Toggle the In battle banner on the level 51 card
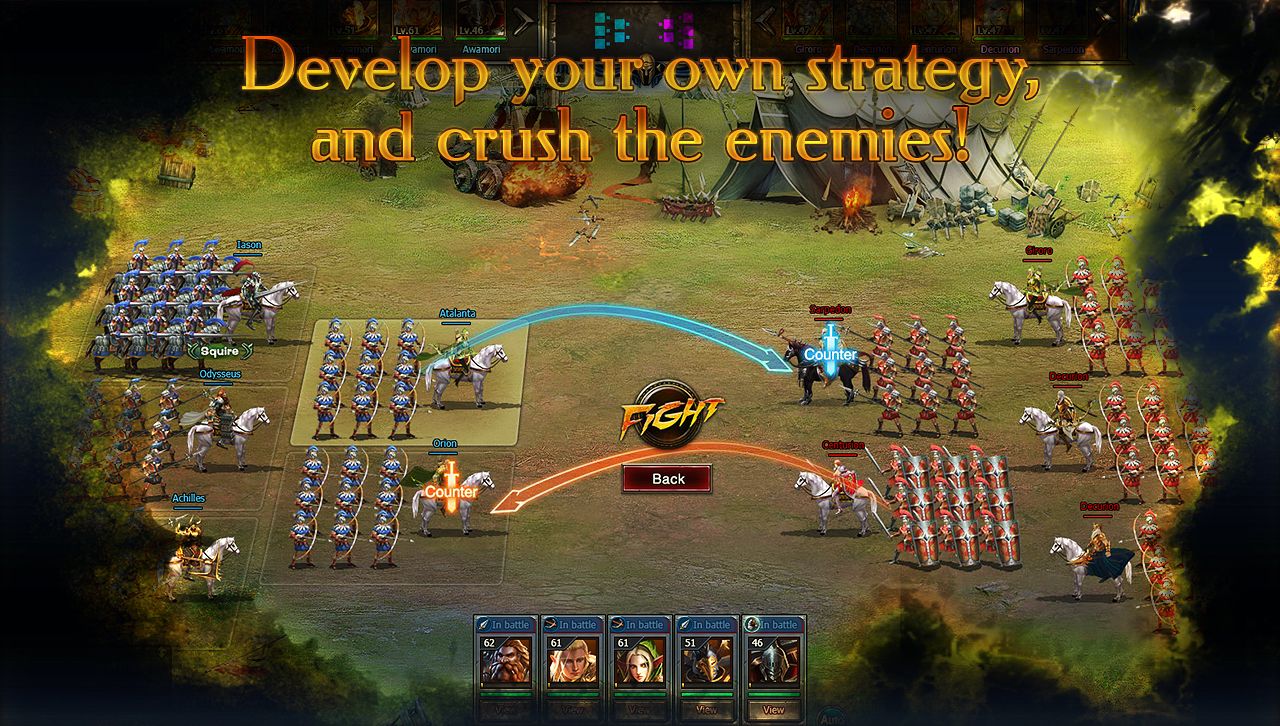The image size is (1280, 726). coord(713,623)
